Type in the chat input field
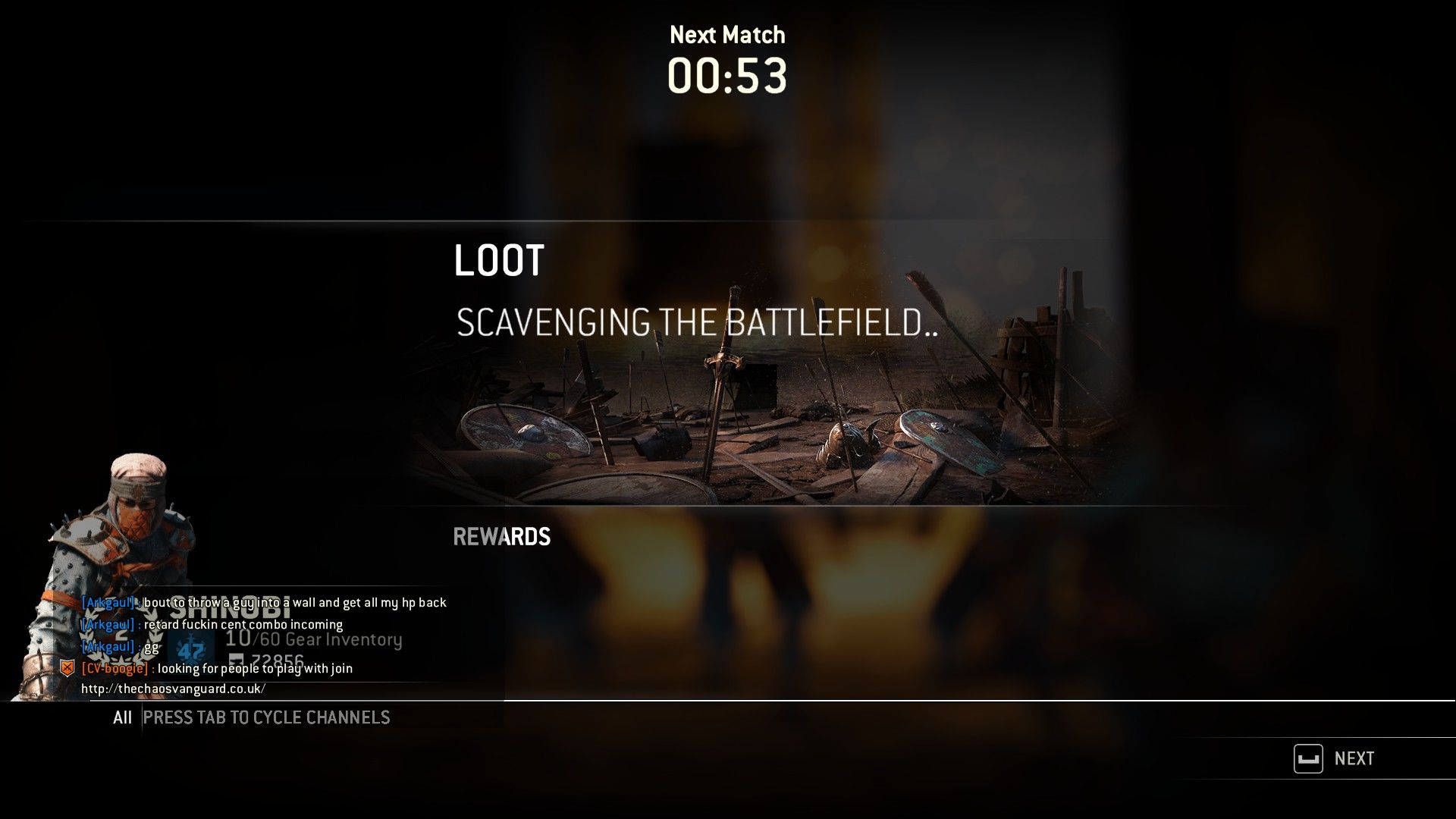 318,717
